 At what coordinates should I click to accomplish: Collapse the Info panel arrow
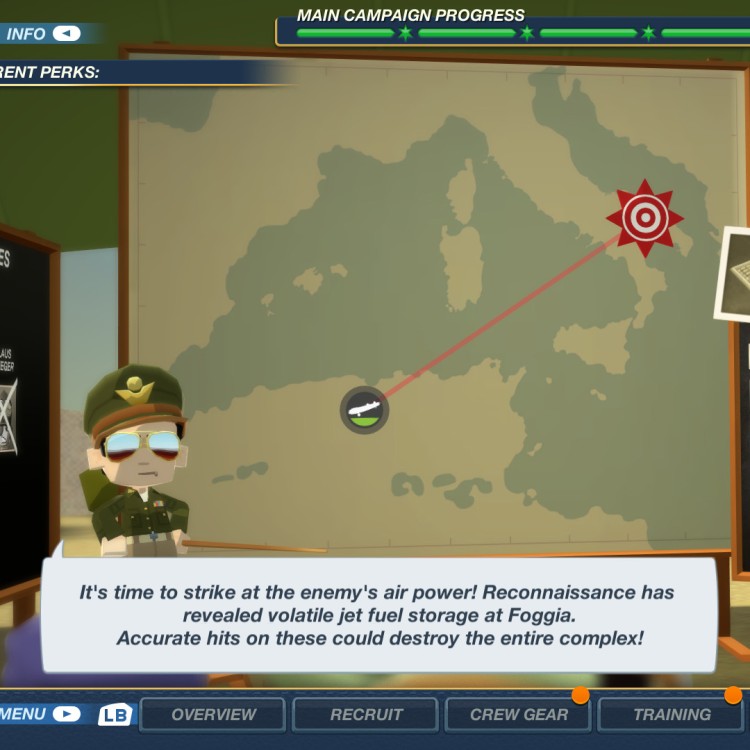tap(66, 34)
